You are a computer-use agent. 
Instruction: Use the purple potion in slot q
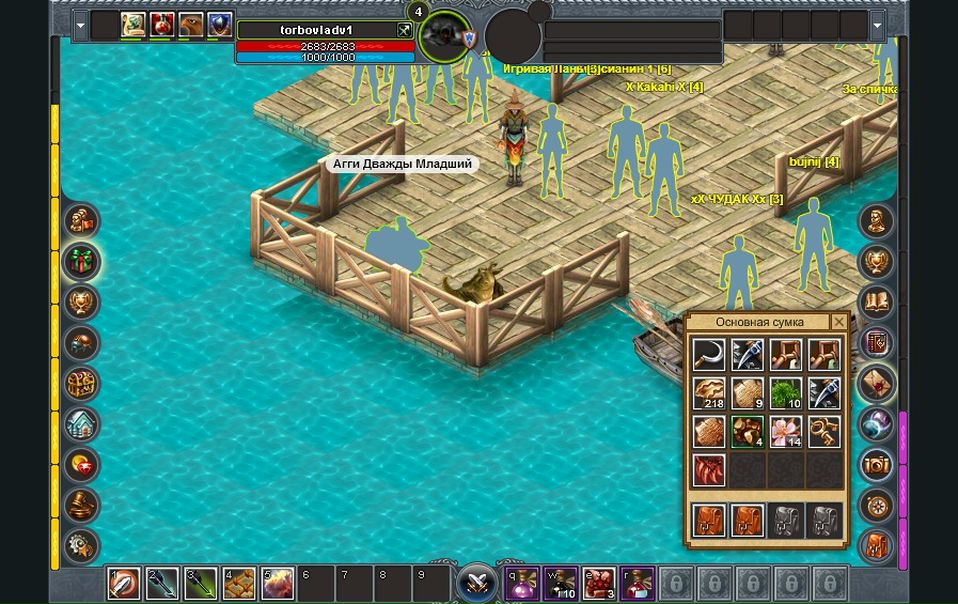click(520, 583)
